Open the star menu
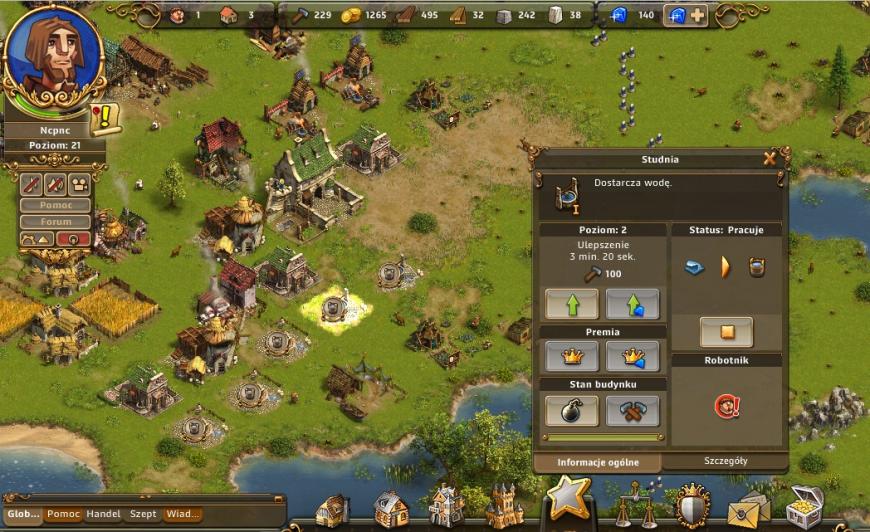The image size is (870, 532). tap(570, 497)
